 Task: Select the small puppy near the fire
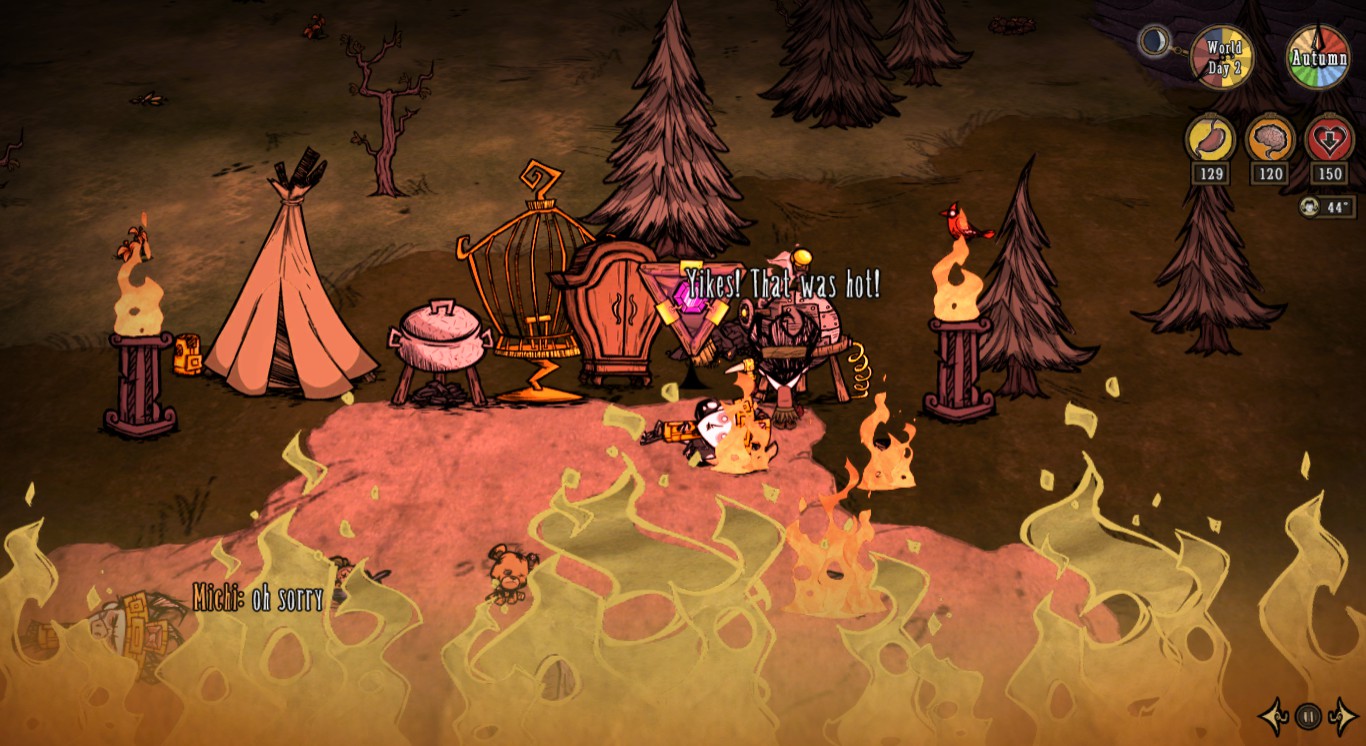pos(510,570)
